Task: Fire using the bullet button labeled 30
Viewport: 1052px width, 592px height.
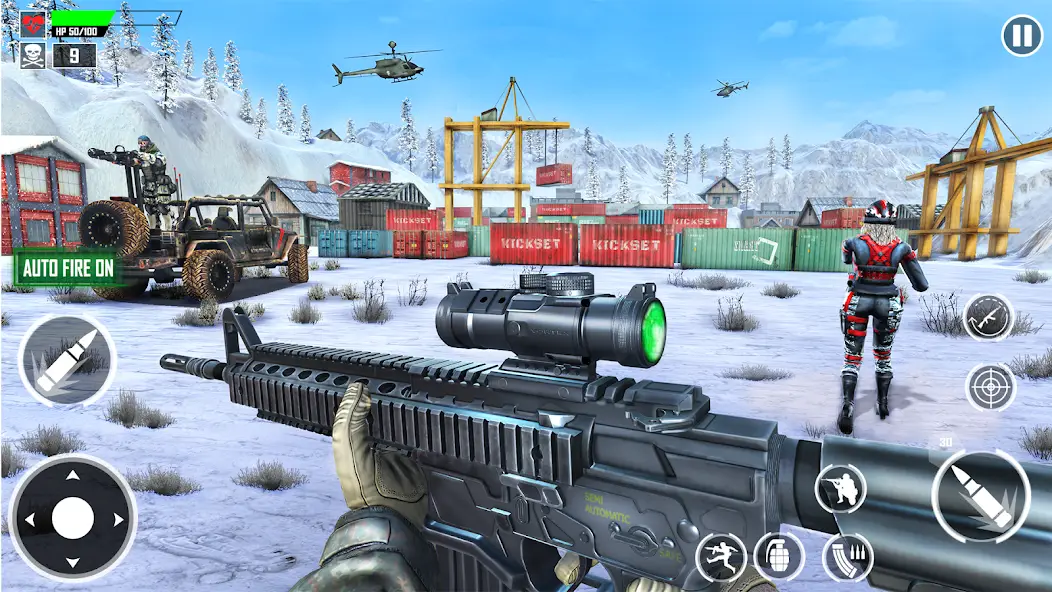Action: pyautogui.click(x=981, y=494)
